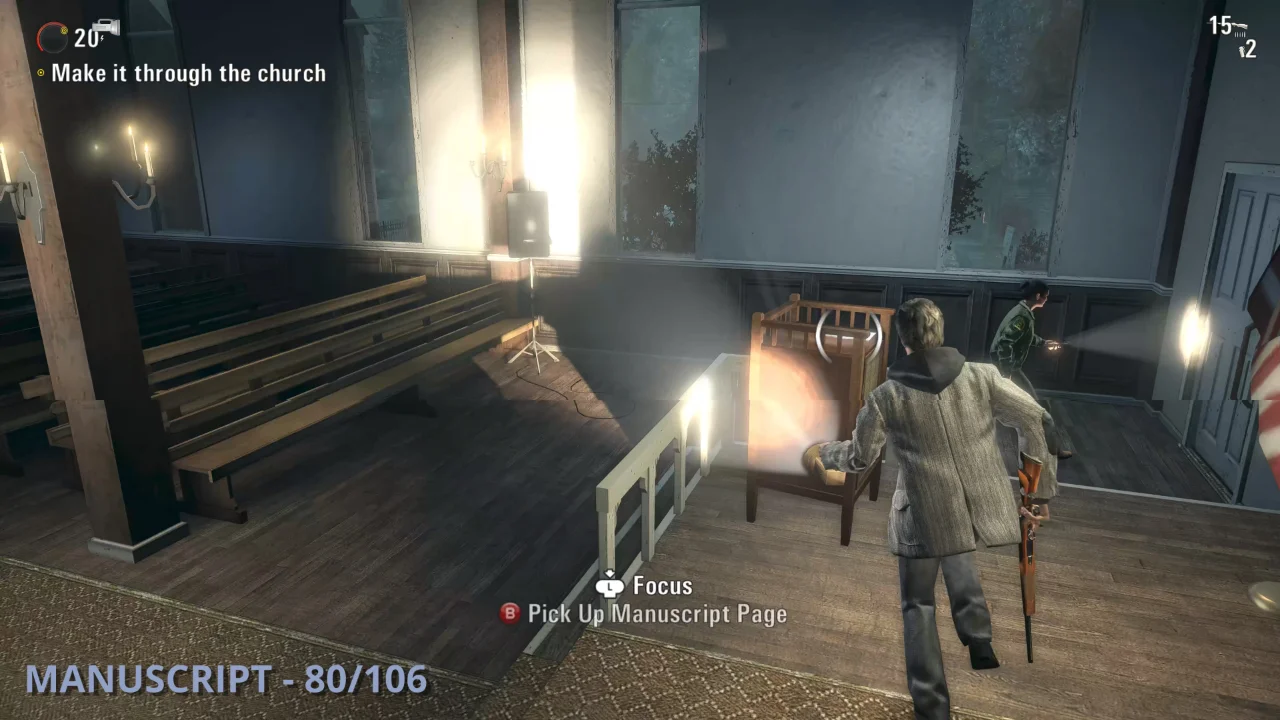
Task: Click the flashlight icon near battery counter
Action: [106, 27]
